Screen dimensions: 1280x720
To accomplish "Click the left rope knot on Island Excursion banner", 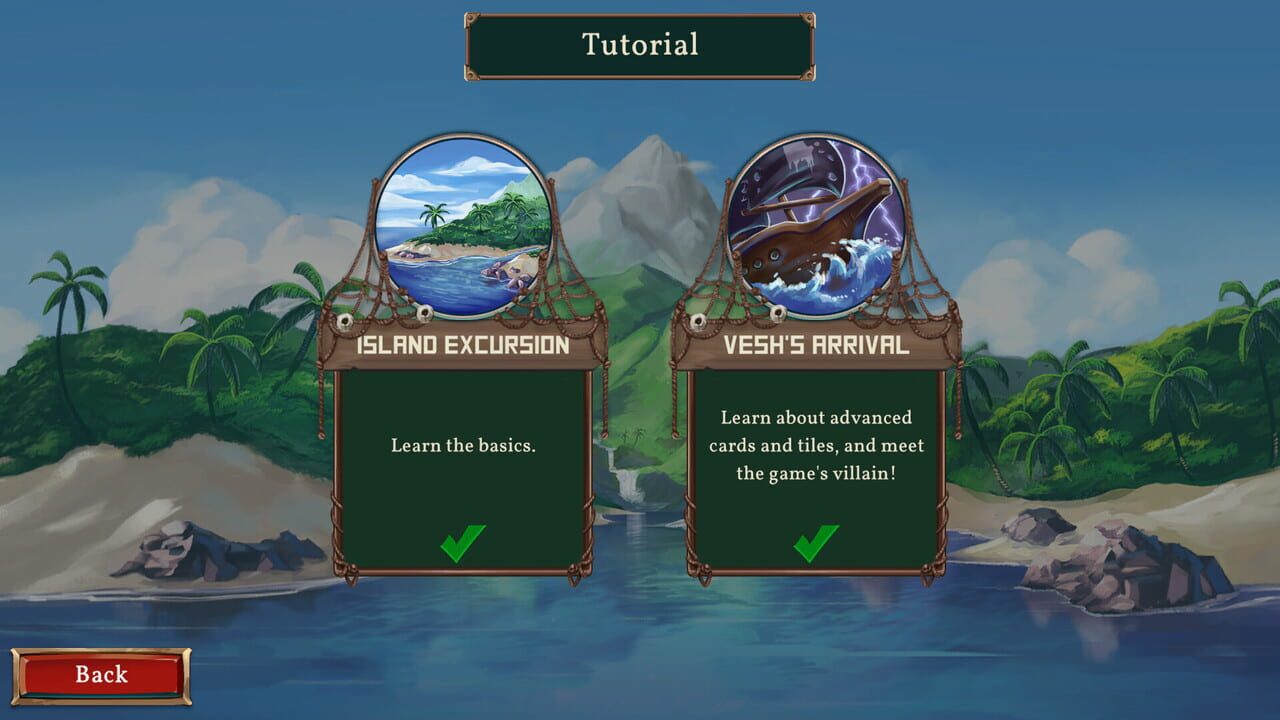I will pyautogui.click(x=344, y=320).
